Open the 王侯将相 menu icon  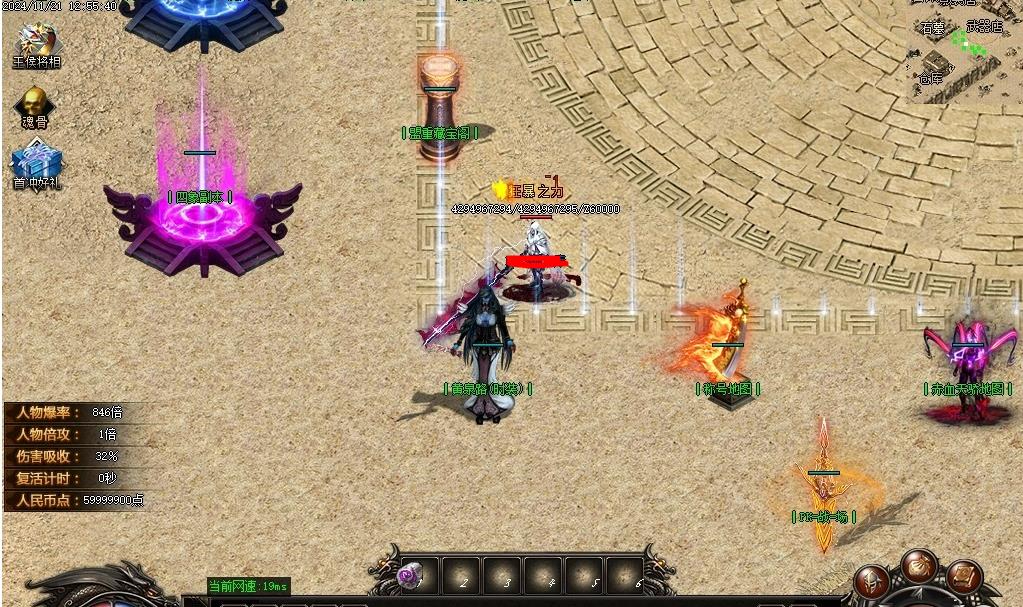tap(38, 43)
